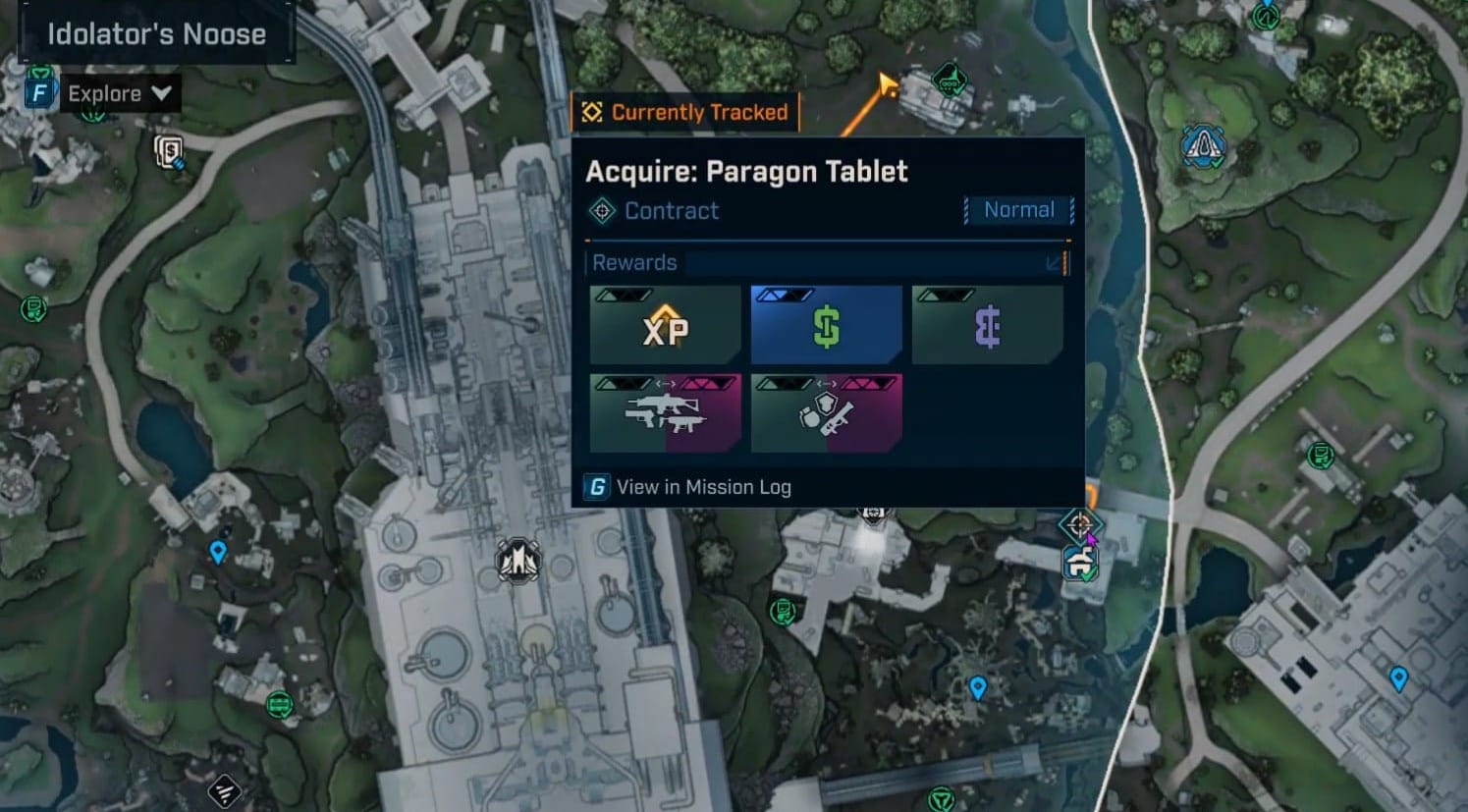Select the black diamond striped map marker

pyautogui.click(x=226, y=789)
